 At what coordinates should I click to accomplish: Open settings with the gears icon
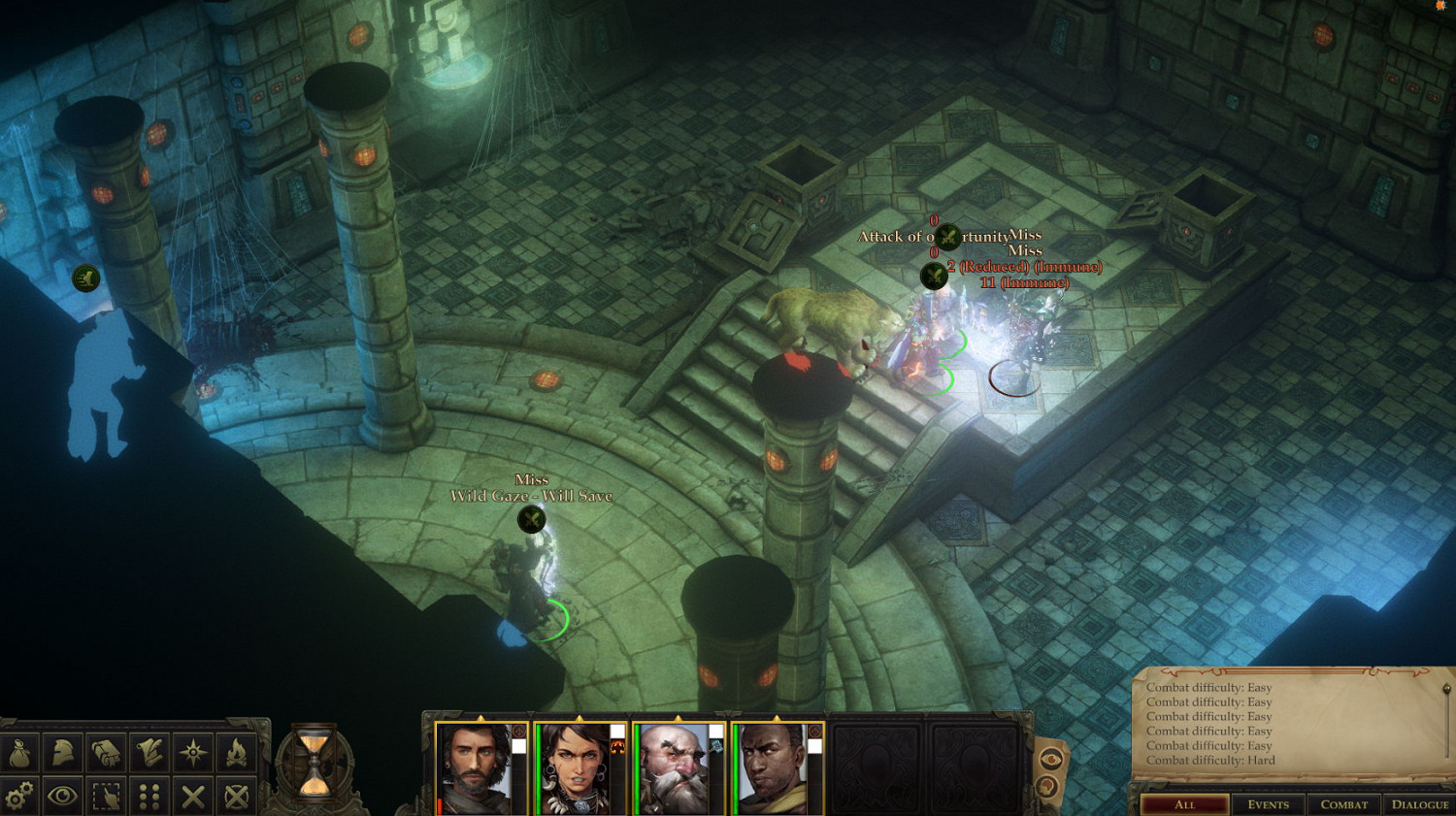coord(18,797)
